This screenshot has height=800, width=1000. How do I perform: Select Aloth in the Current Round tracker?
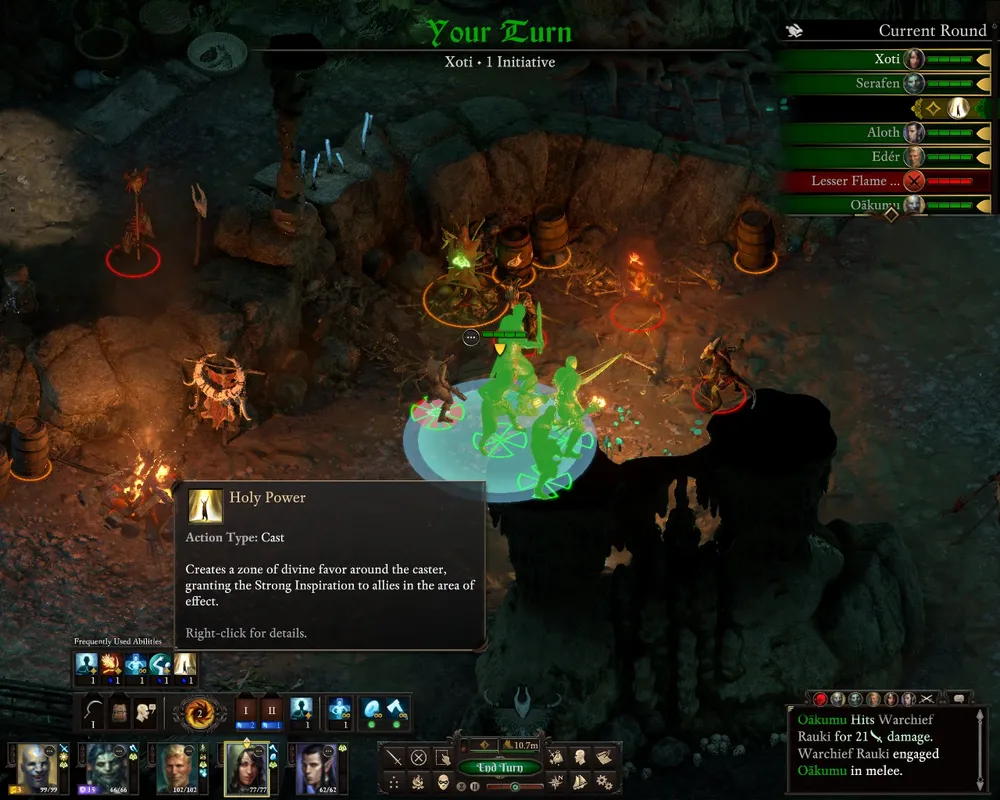885,132
